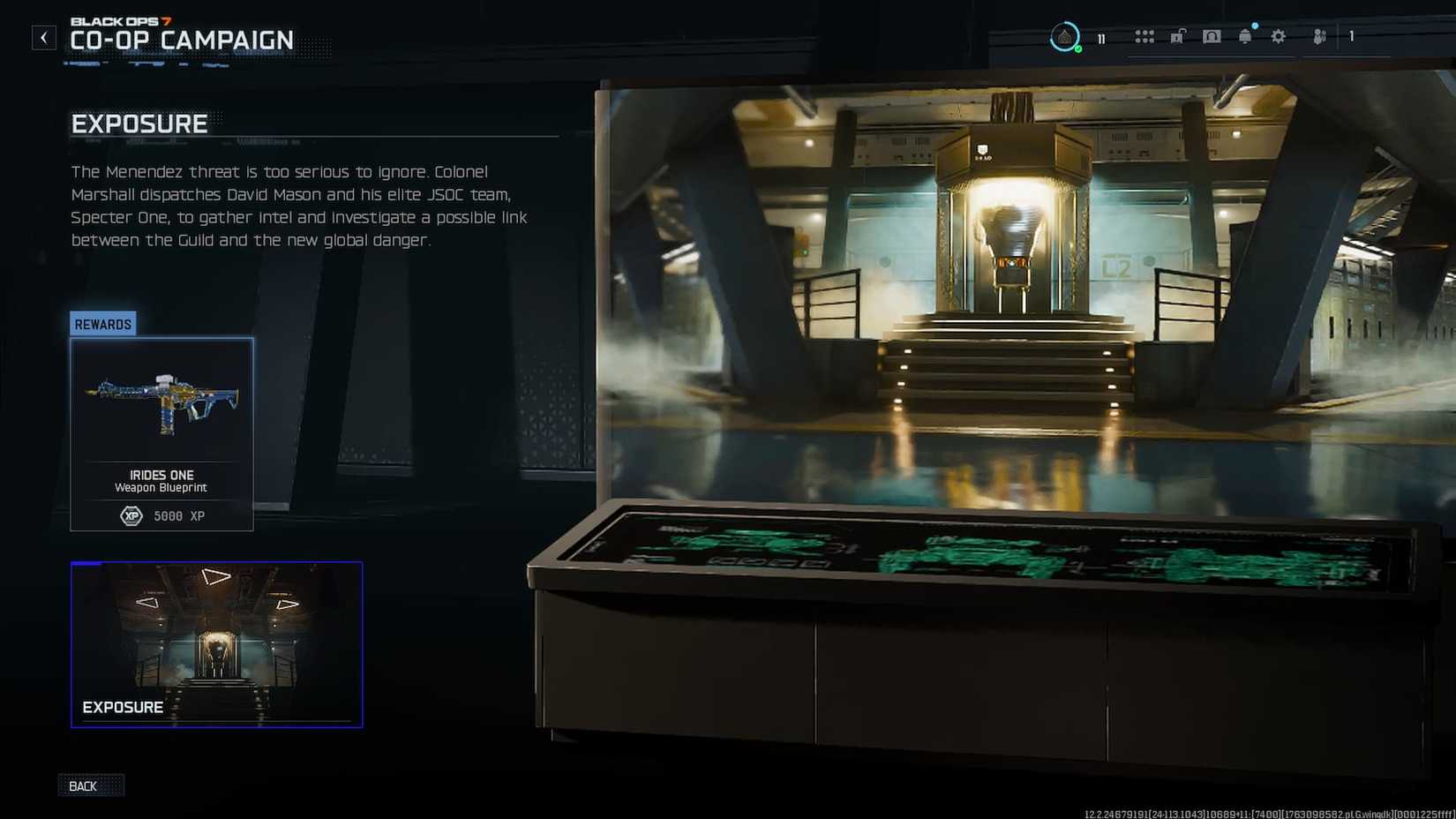Viewport: 1456px width, 819px height.
Task: Select the EXPOSURE mission title
Action: tap(139, 124)
